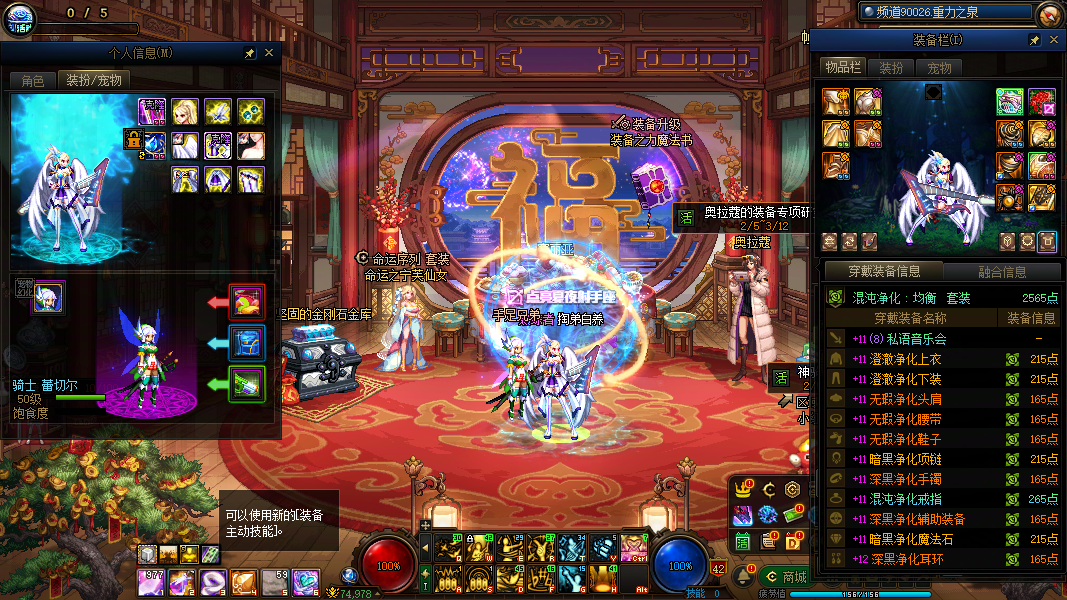Select the 物品栏 tab
The height and width of the screenshot is (600, 1067).
[x=842, y=67]
